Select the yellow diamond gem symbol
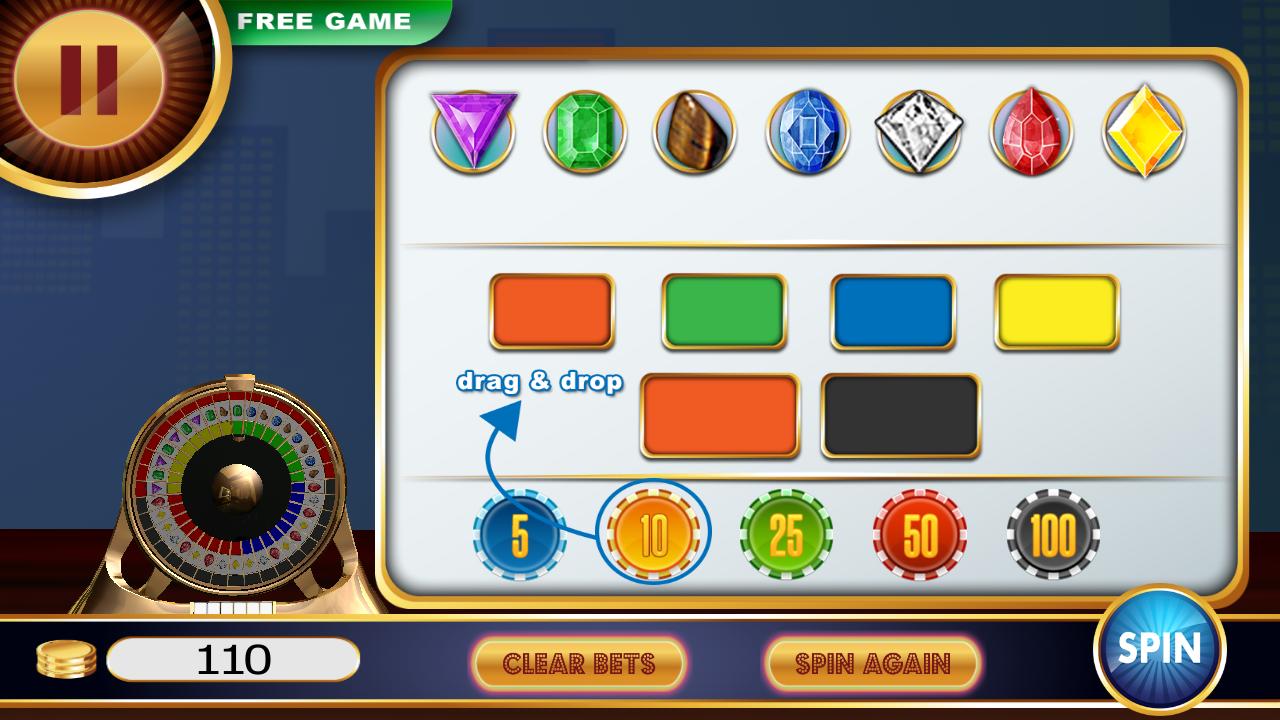 [x=1143, y=131]
